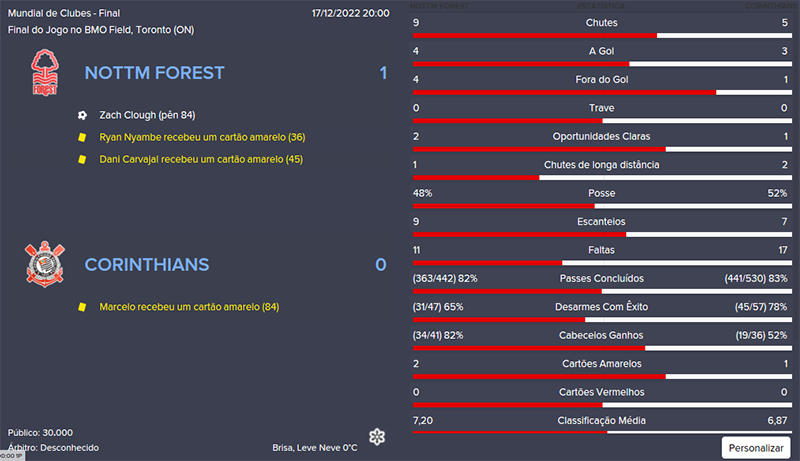Screen dimensions: 800x461
Task: Select the Nottm Forest club badge
Action: 43,73
